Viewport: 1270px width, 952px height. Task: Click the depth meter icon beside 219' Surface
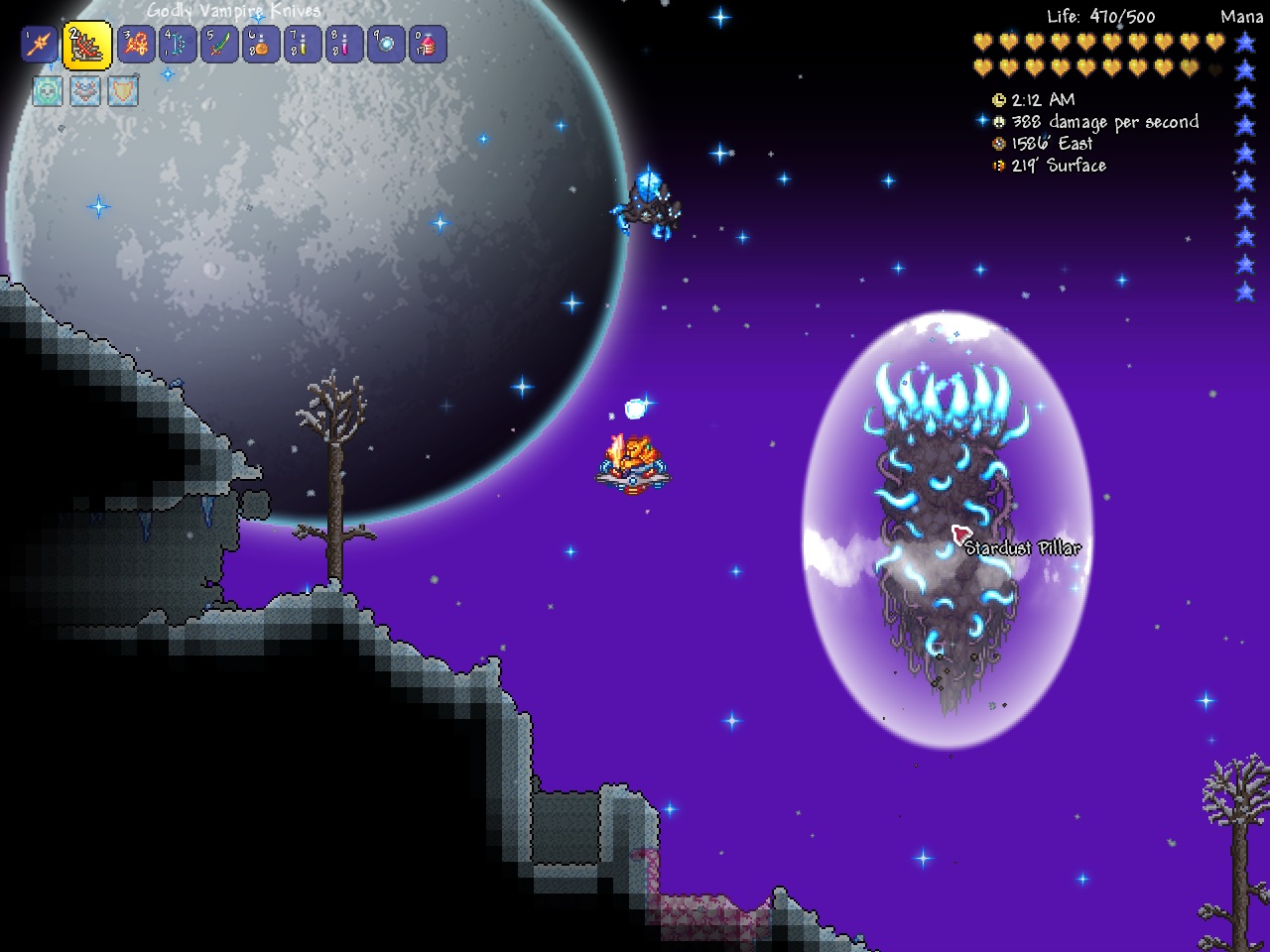[x=998, y=166]
